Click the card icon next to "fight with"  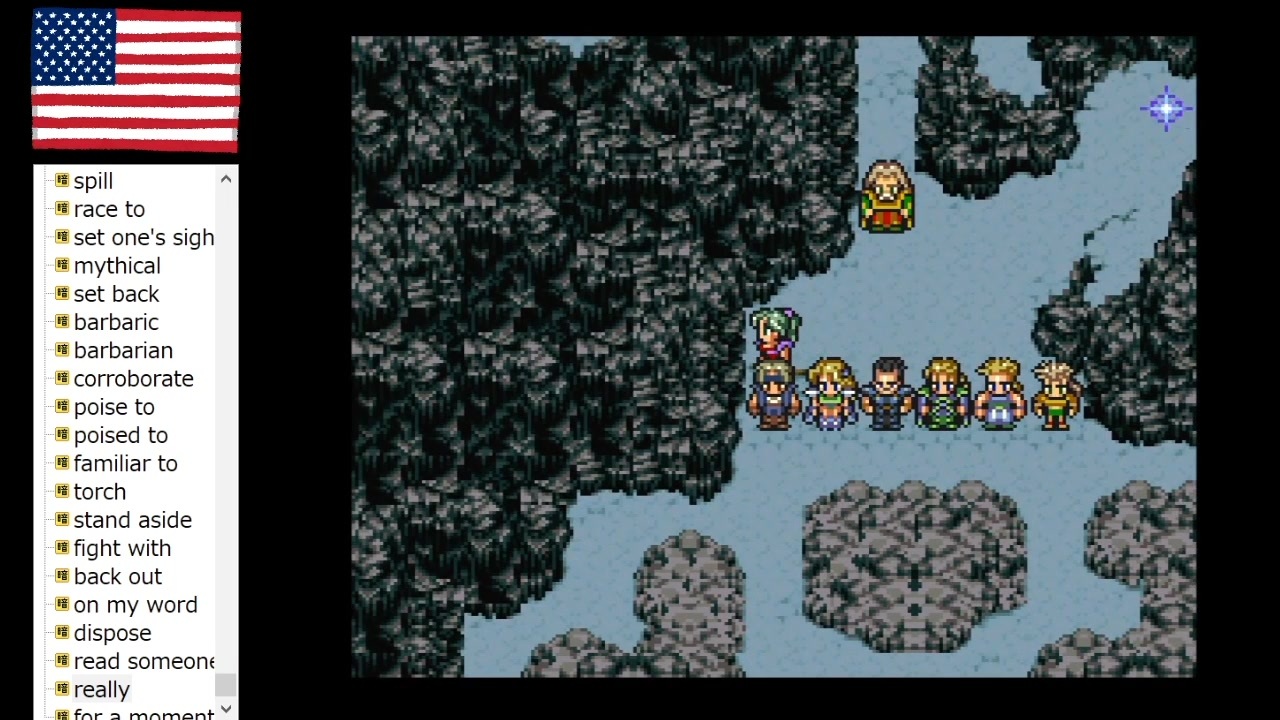tap(60, 548)
